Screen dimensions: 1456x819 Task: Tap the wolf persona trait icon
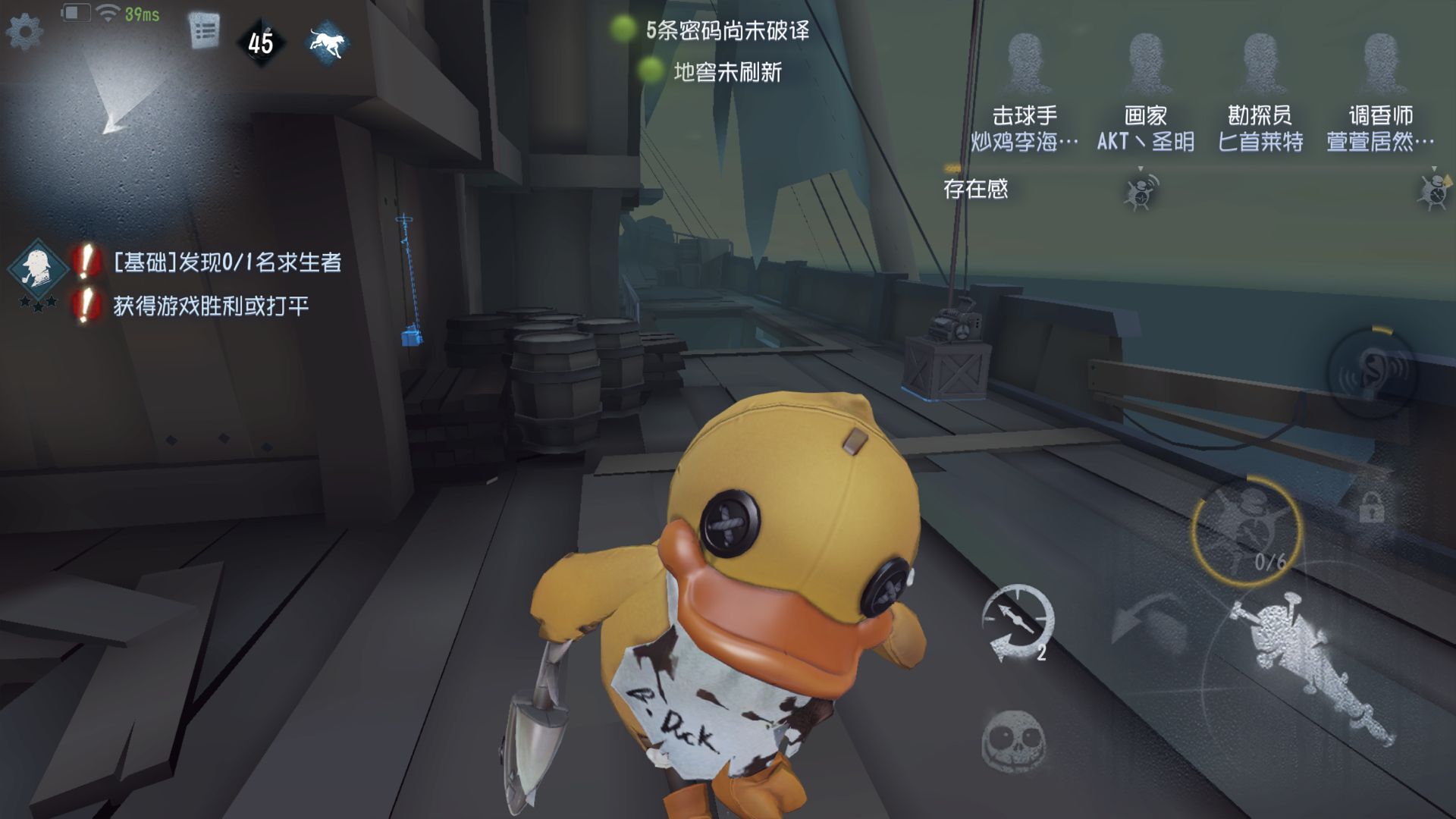click(x=328, y=42)
